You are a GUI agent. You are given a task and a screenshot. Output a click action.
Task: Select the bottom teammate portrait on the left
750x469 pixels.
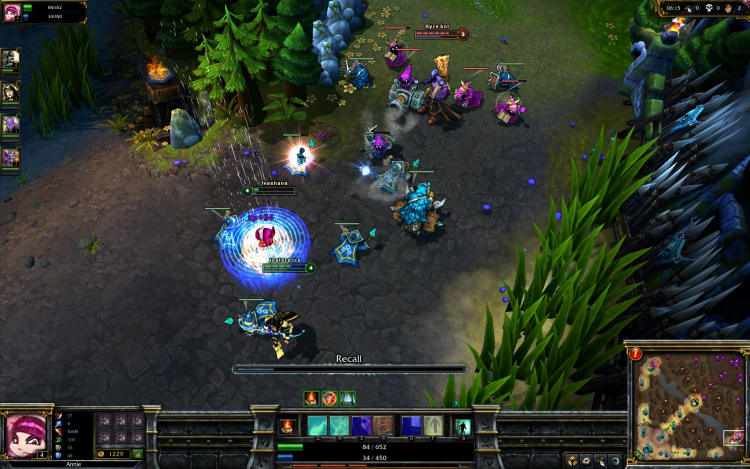10,157
